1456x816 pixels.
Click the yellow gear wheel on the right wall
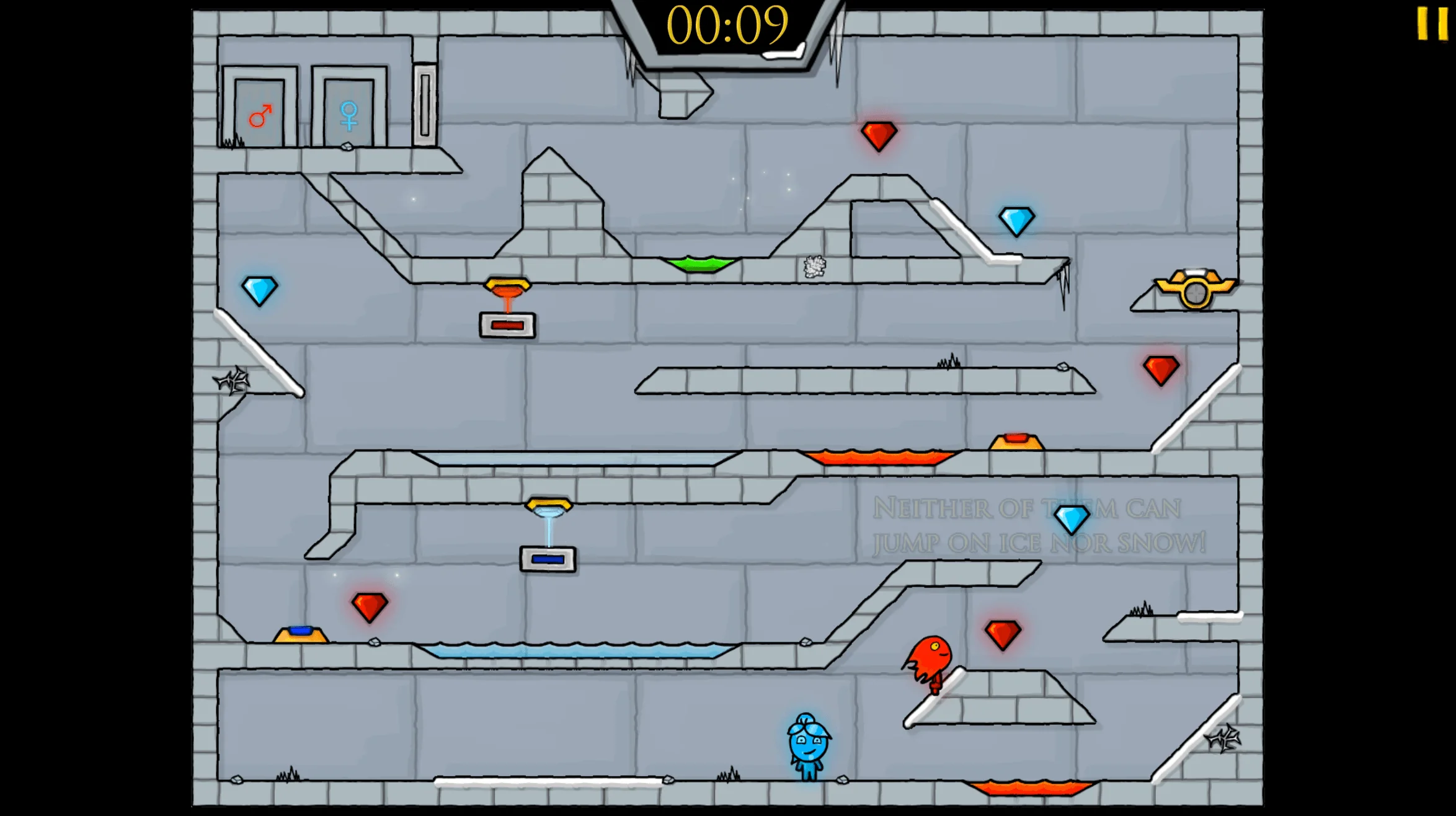coord(1197,291)
